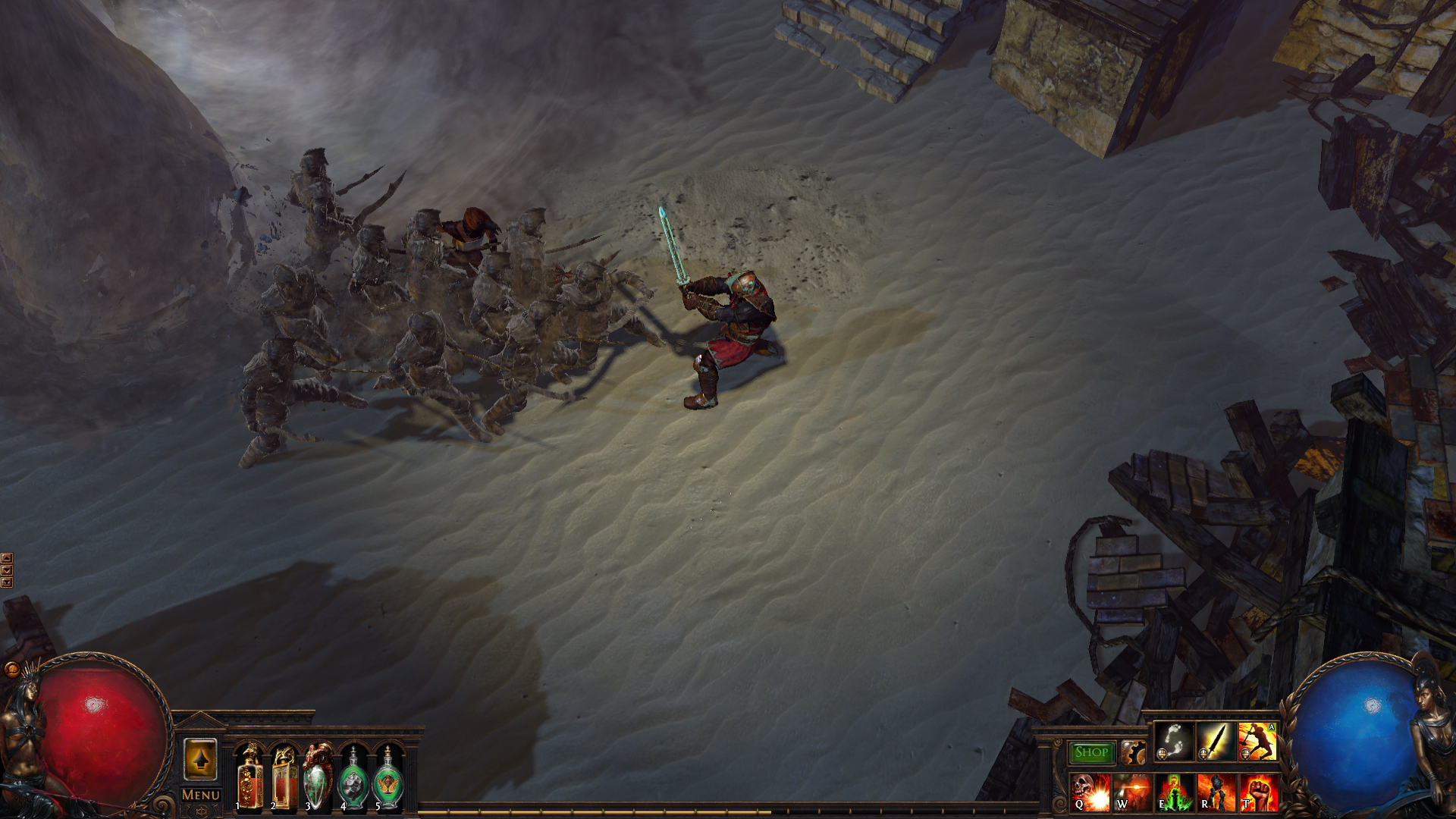Cast the fiery orb spell bound to W
The width and height of the screenshot is (1456, 819).
pyautogui.click(x=1131, y=793)
